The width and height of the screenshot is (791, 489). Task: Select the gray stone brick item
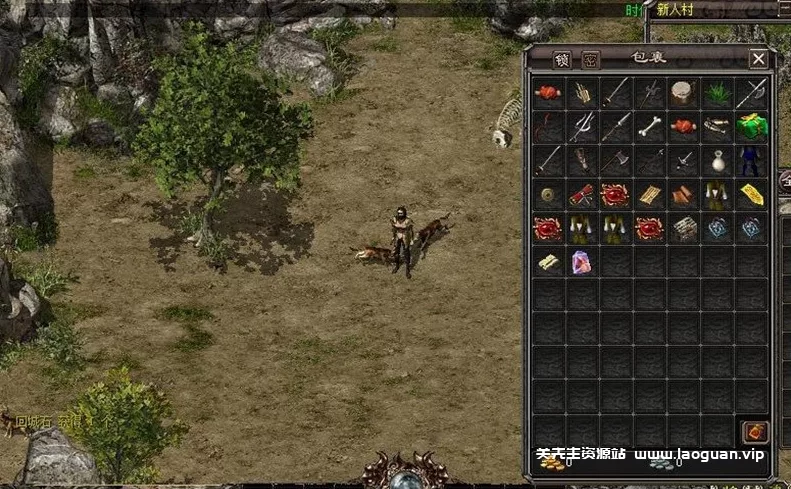coord(683,229)
